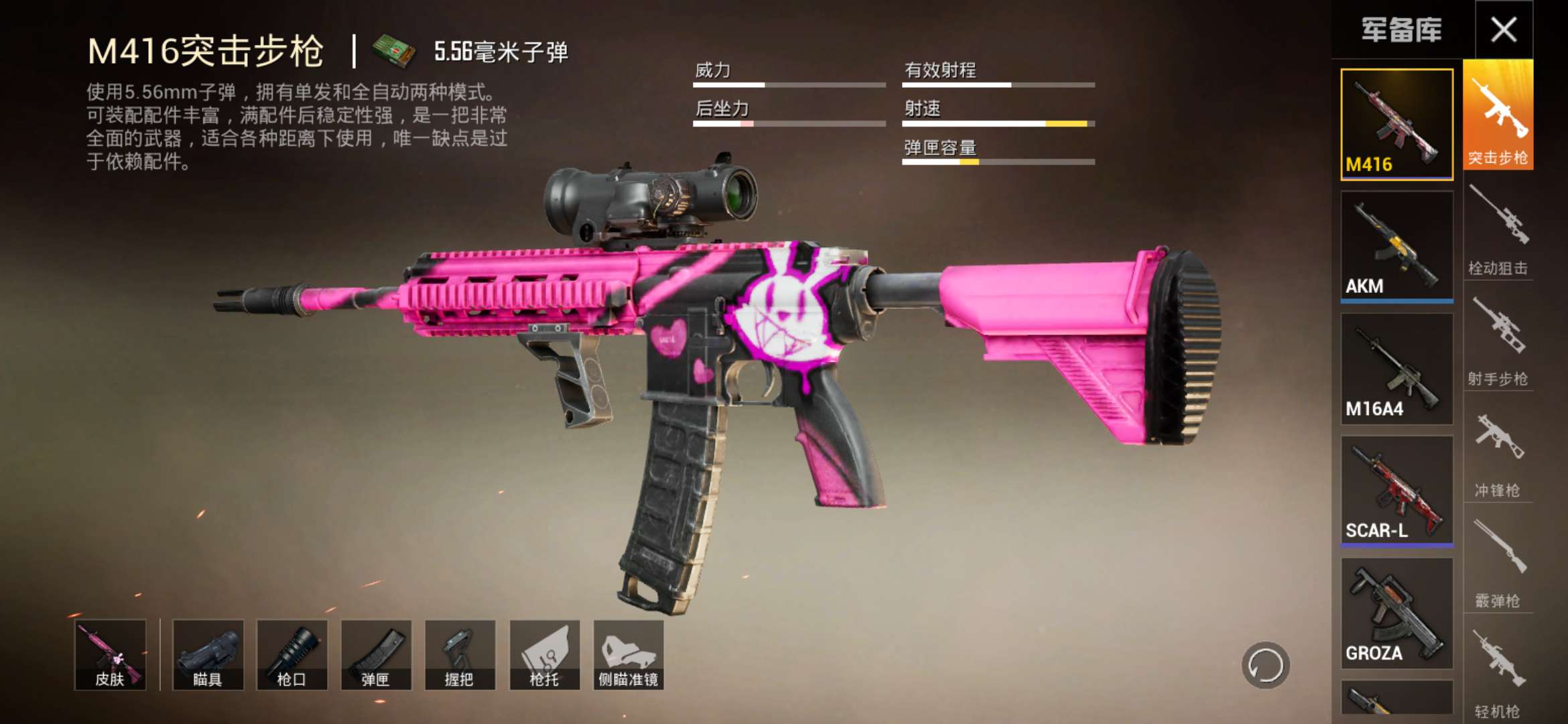Screen dimensions: 1568x724
Task: Choose the 枪托 stock attachment slot
Action: (545, 654)
